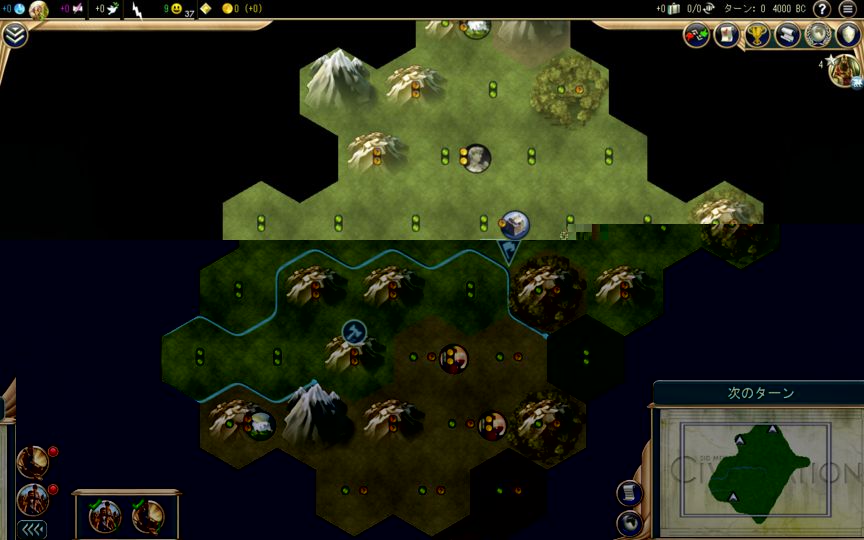Open the white scrolls icon panel

[787, 35]
